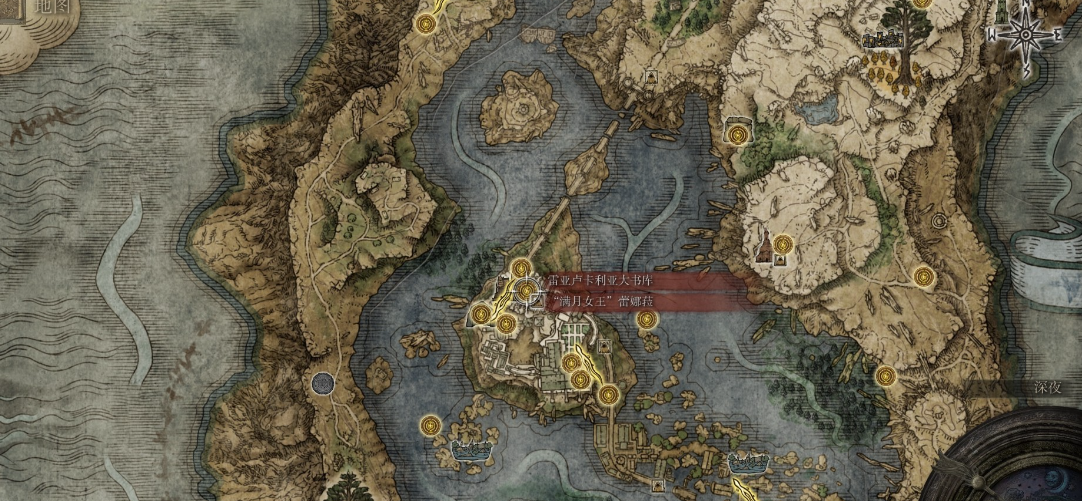1082x501 pixels.
Task: Click the grace marker beside the church icon
Action: coord(782,243)
